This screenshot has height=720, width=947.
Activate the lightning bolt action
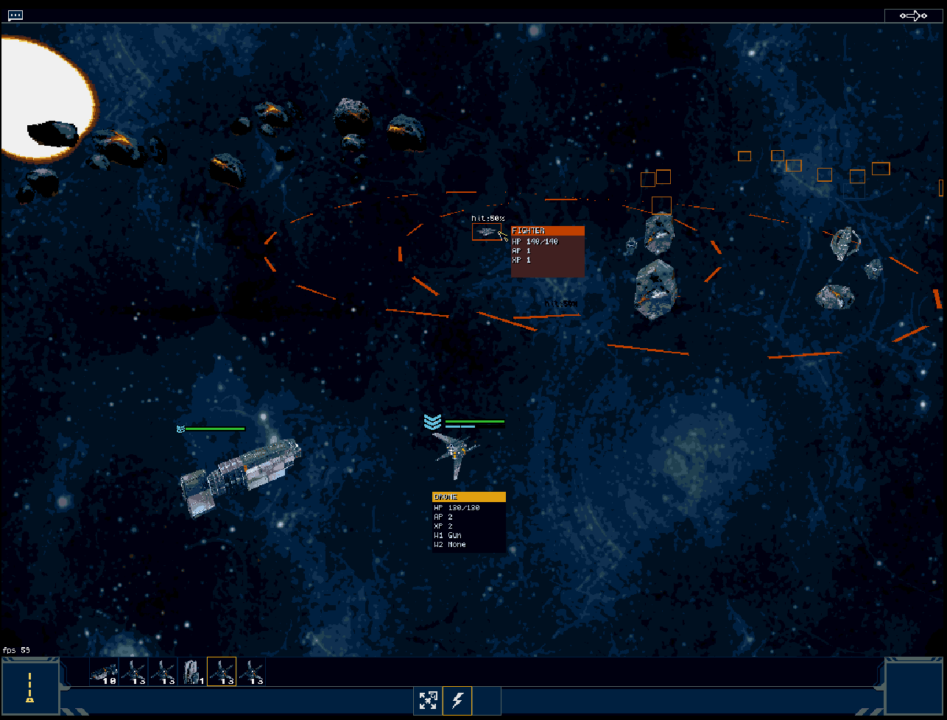[458, 700]
